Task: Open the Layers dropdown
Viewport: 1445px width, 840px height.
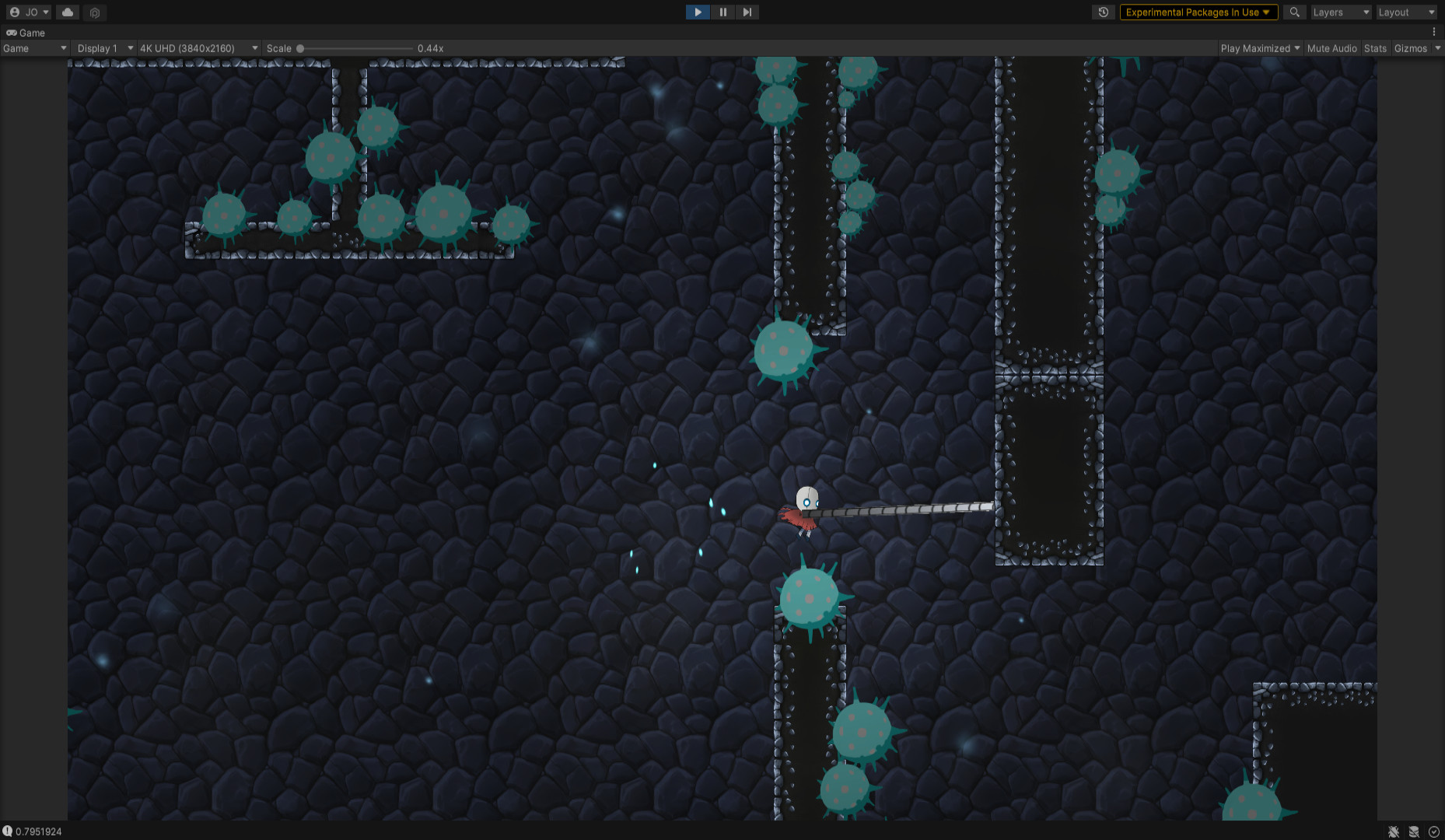Action: [1340, 12]
